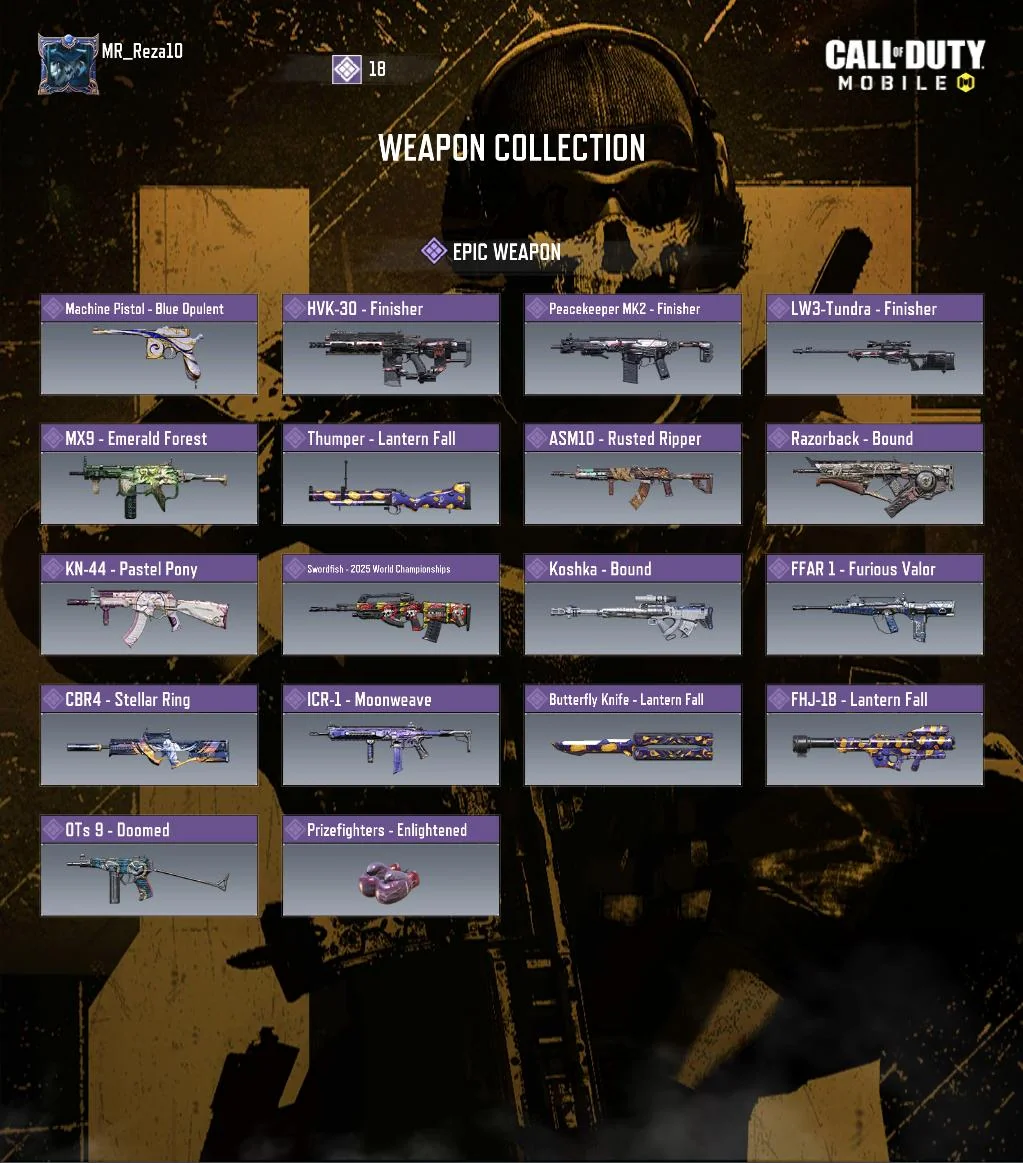Open the FFAR 1 - Furious Valor card
The width and height of the screenshot is (1023, 1163).
875,606
